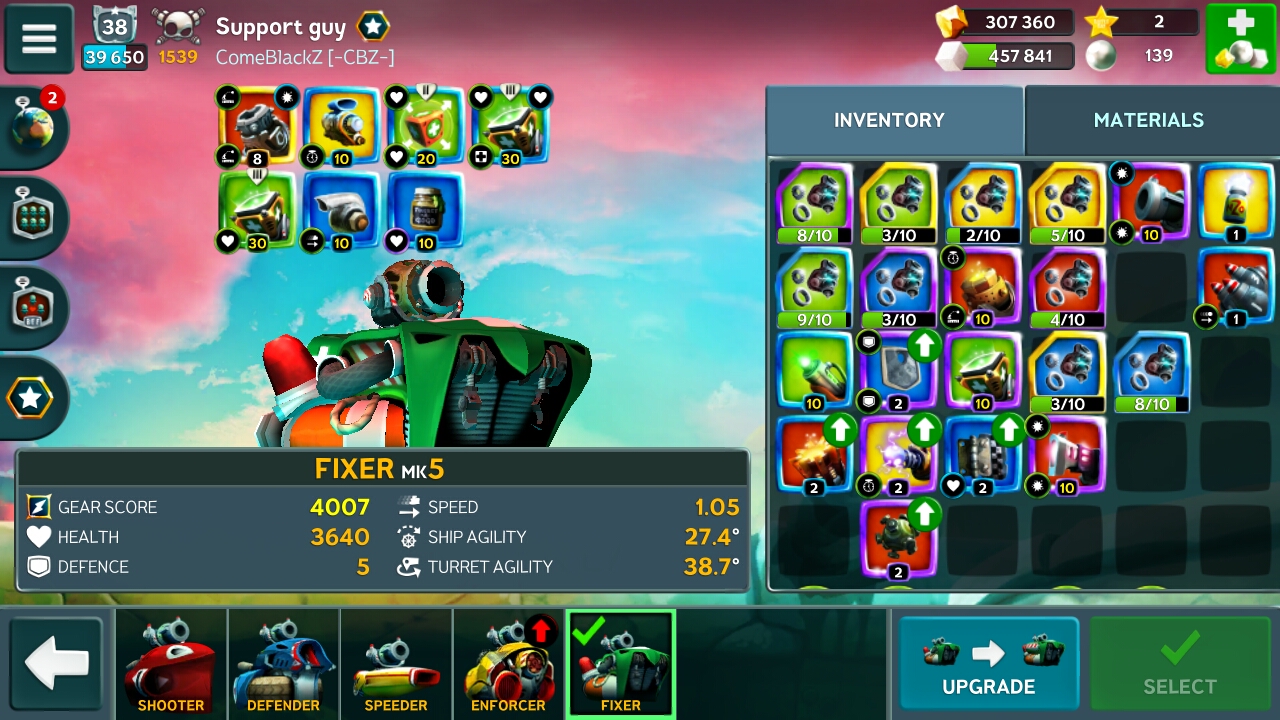The height and width of the screenshot is (720, 1280).
Task: Open the hamburger main menu
Action: [x=39, y=39]
